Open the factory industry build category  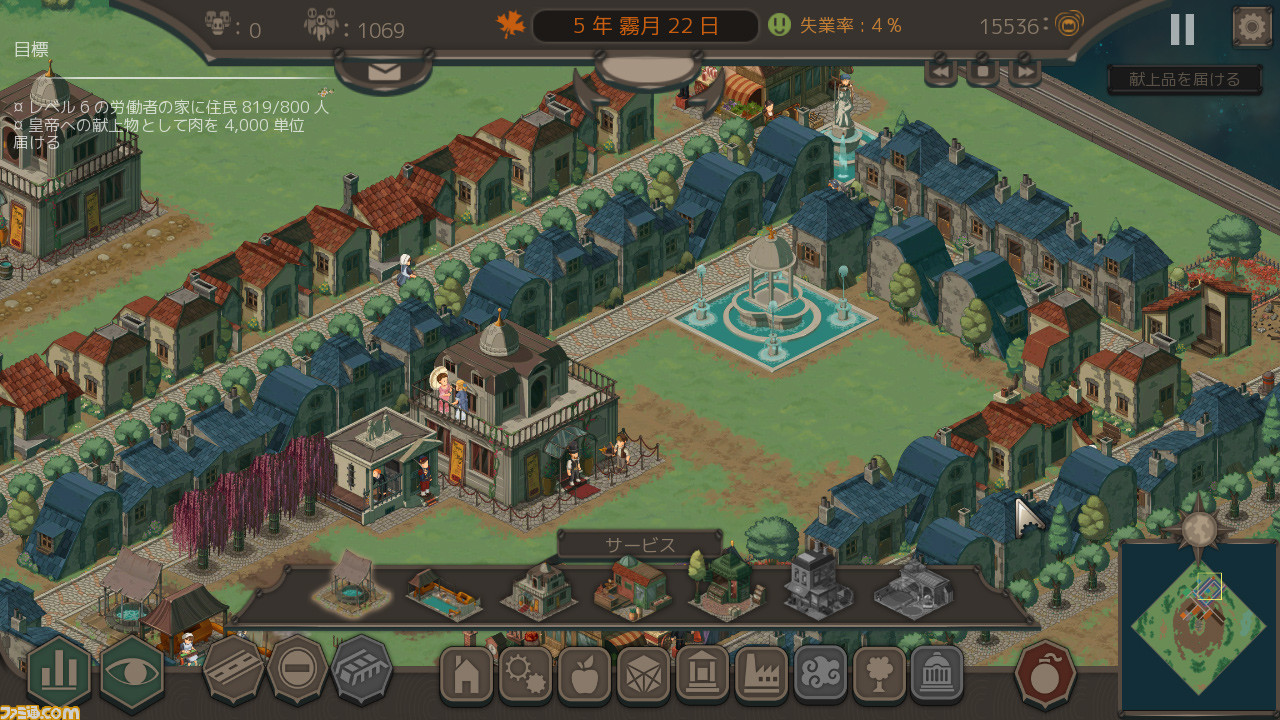pos(761,675)
